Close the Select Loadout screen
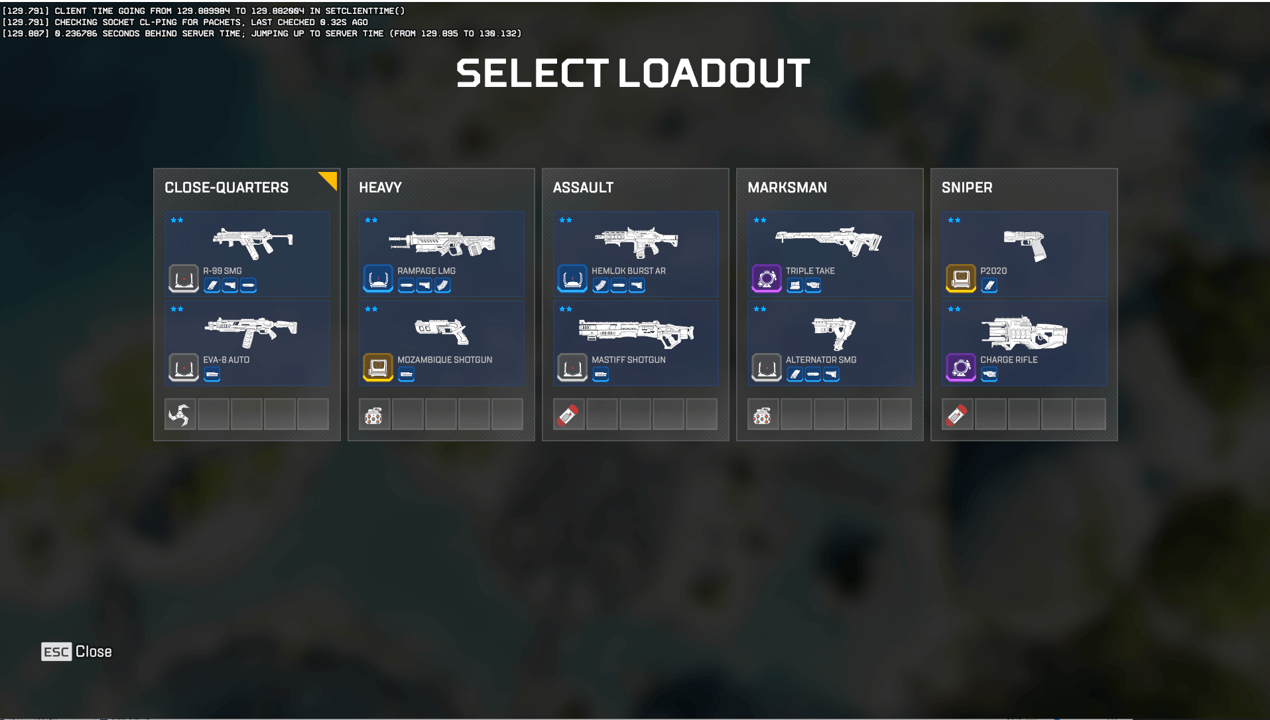 point(77,652)
